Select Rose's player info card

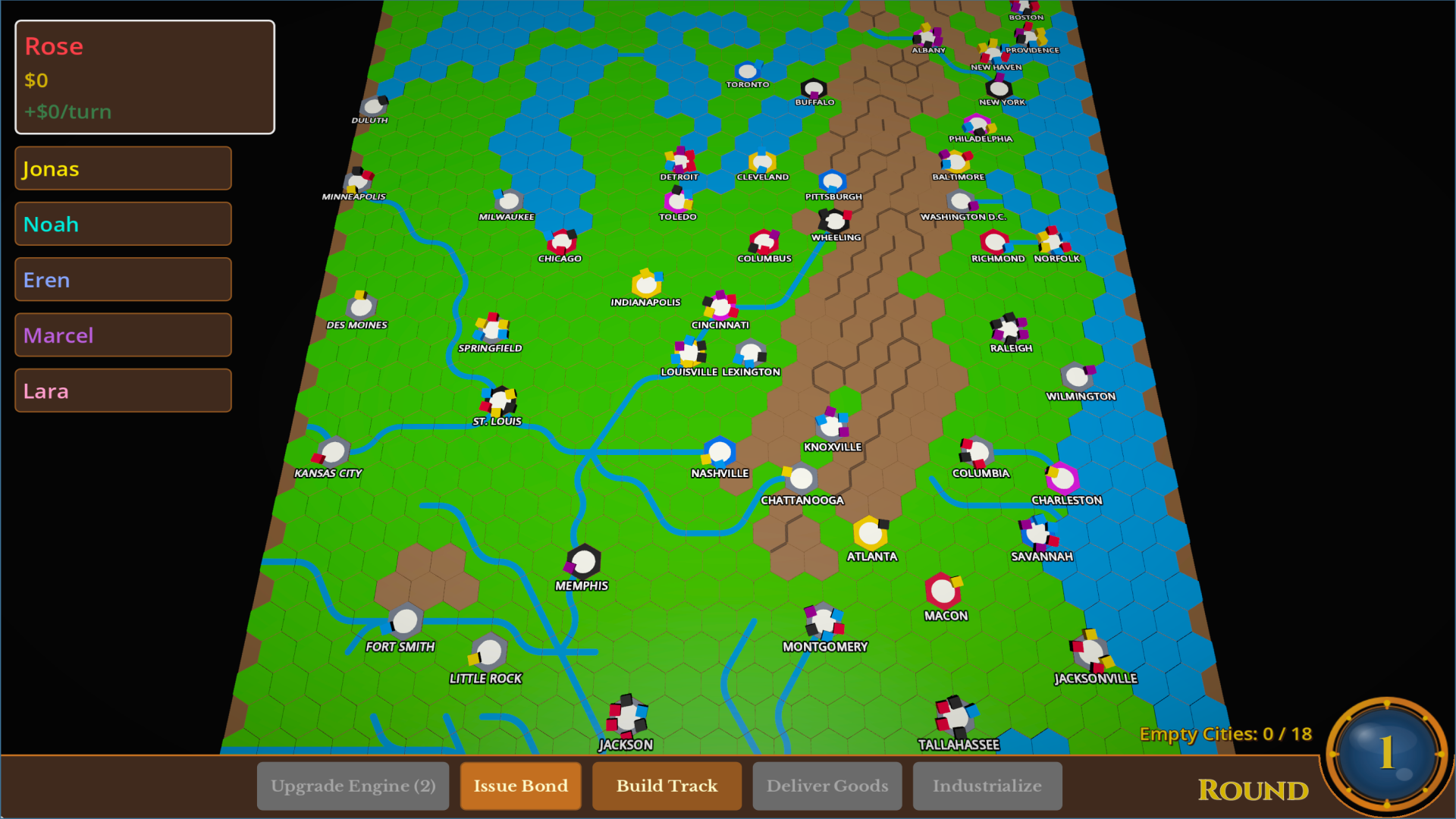pyautogui.click(x=144, y=76)
